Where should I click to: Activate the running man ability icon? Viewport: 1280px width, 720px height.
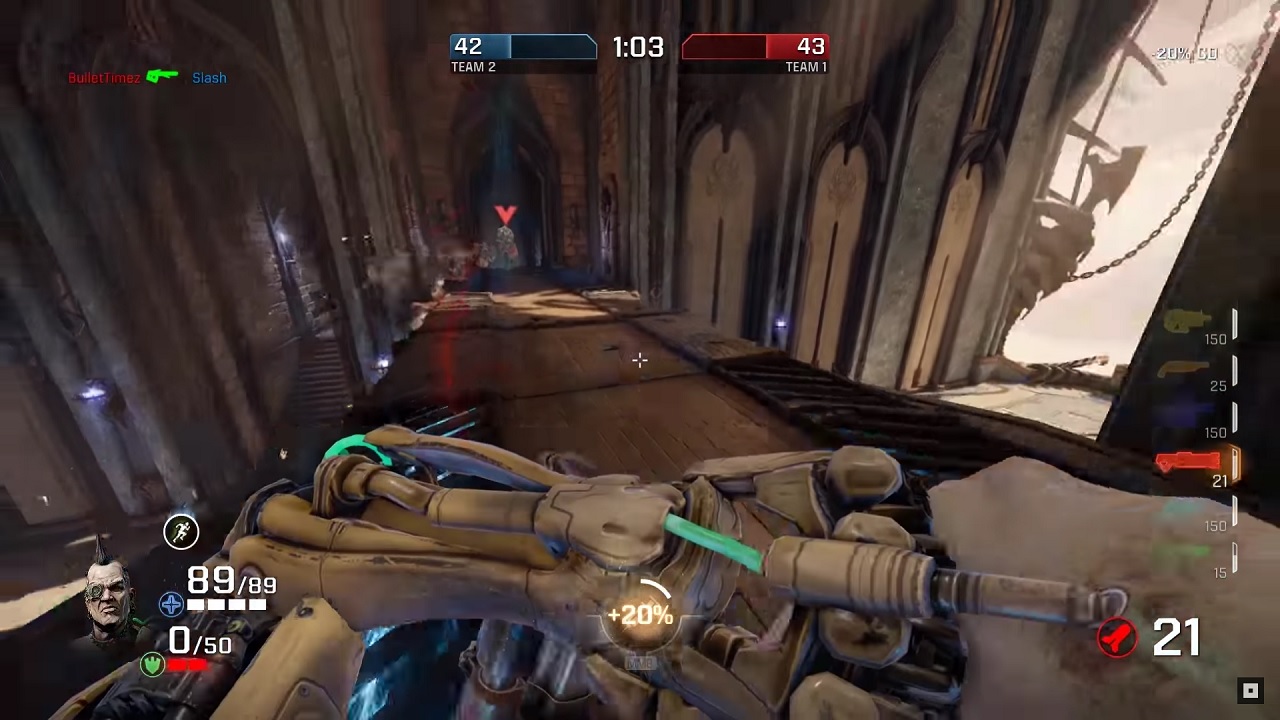point(181,531)
